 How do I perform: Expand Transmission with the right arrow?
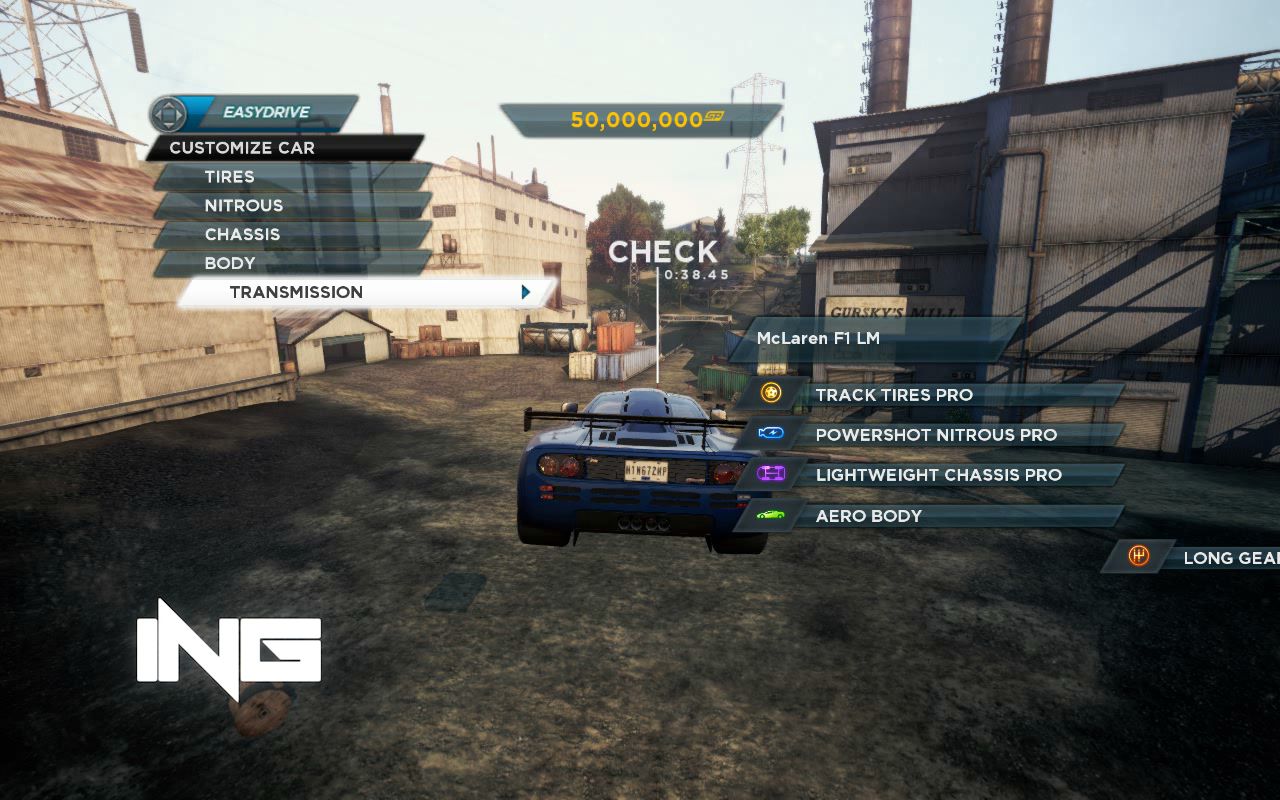coord(525,292)
